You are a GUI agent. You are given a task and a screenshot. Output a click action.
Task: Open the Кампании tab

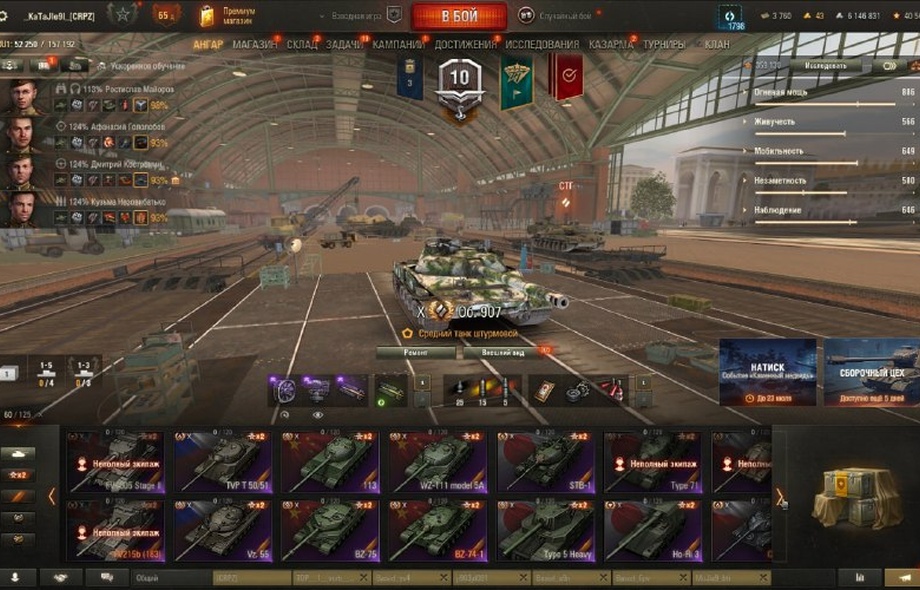coord(398,45)
